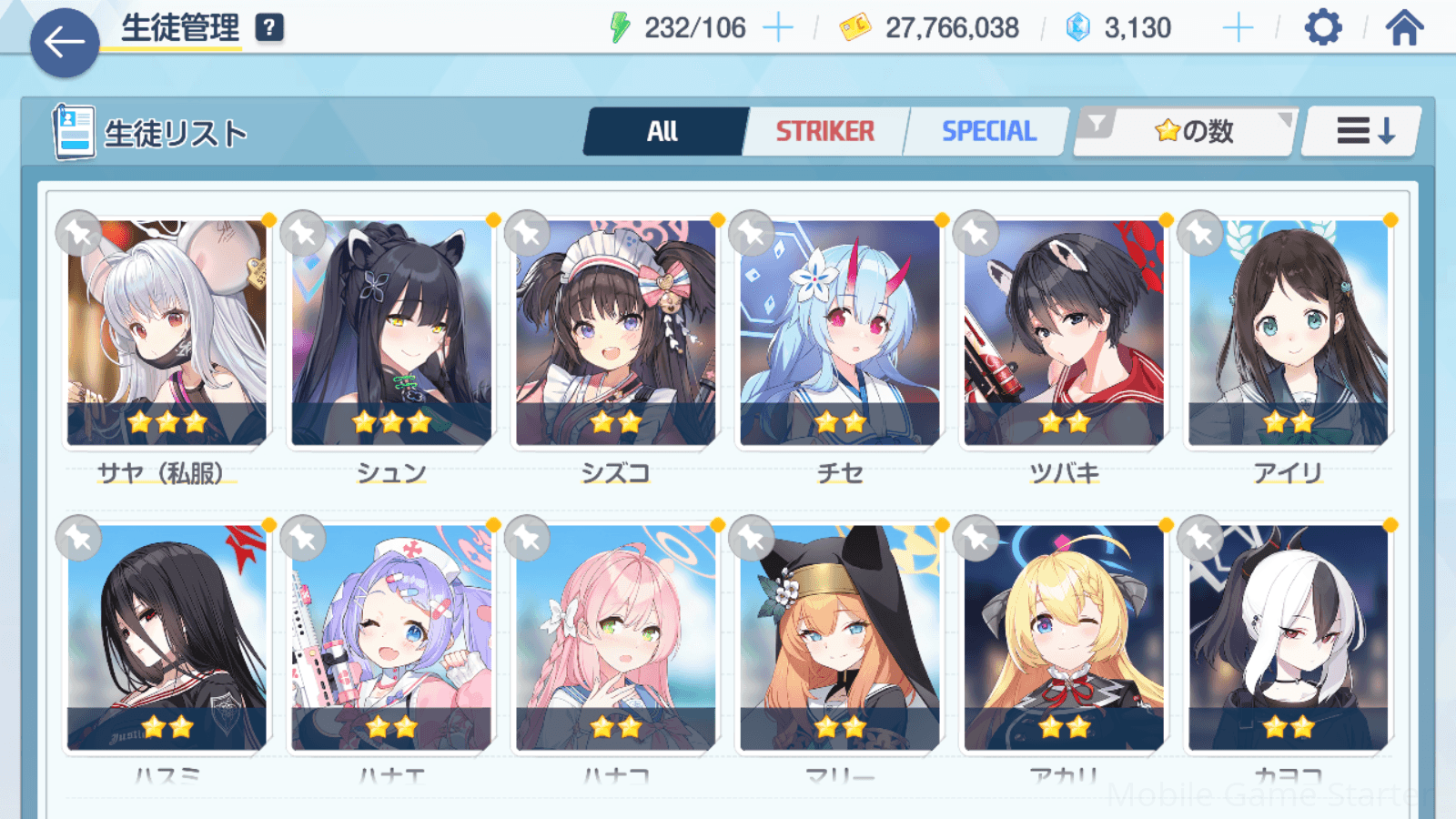Select the nurse-hat student with purple hair
This screenshot has height=819, width=1456.
pyautogui.click(x=391, y=637)
